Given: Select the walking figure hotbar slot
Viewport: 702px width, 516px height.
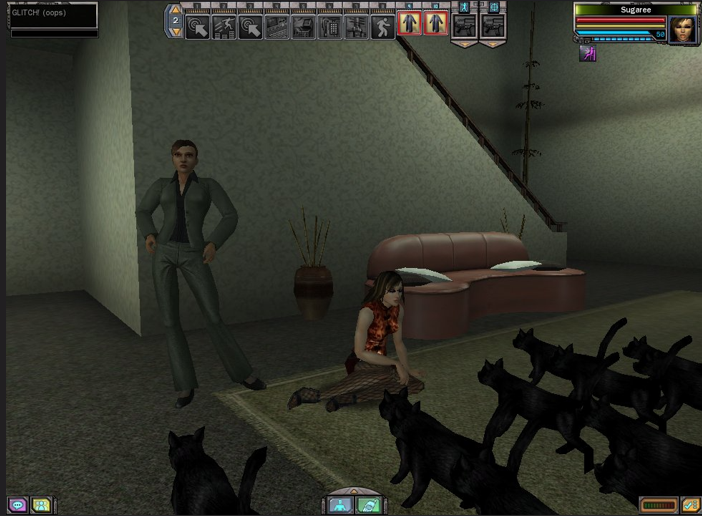Looking at the screenshot, I should pyautogui.click(x=383, y=26).
